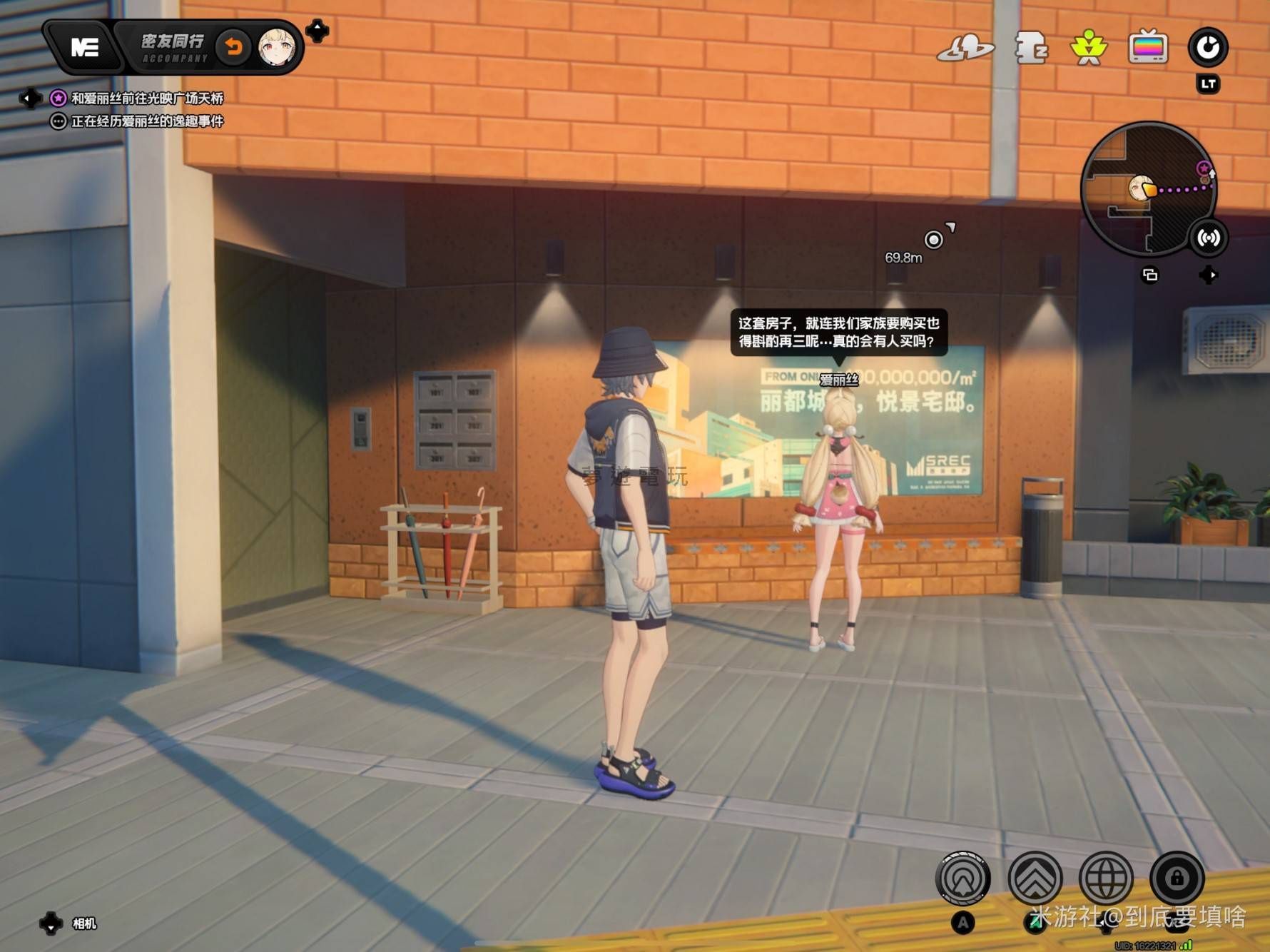
Task: Open the yellow-green event emblem icon
Action: pos(1089,48)
